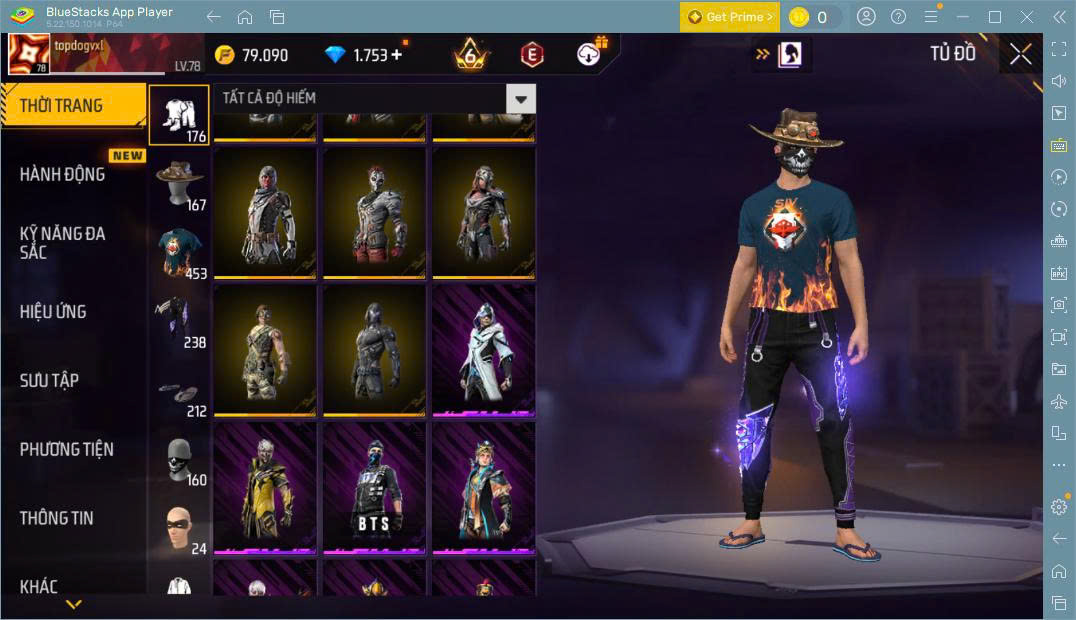
Task: Choose the cowboy hat subcategory with 167 items
Action: click(180, 183)
